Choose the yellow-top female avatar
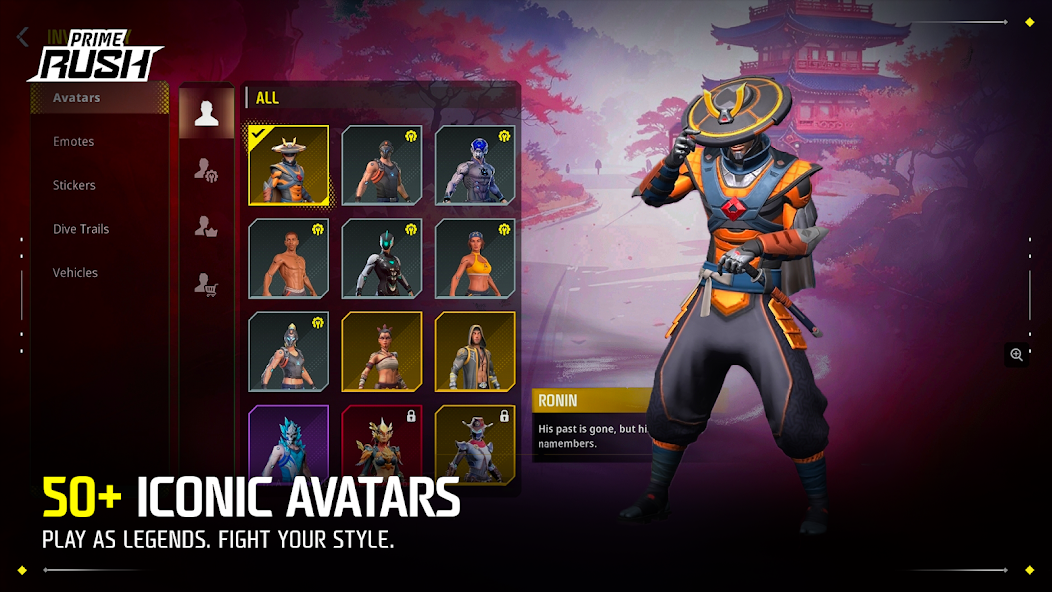 click(475, 258)
